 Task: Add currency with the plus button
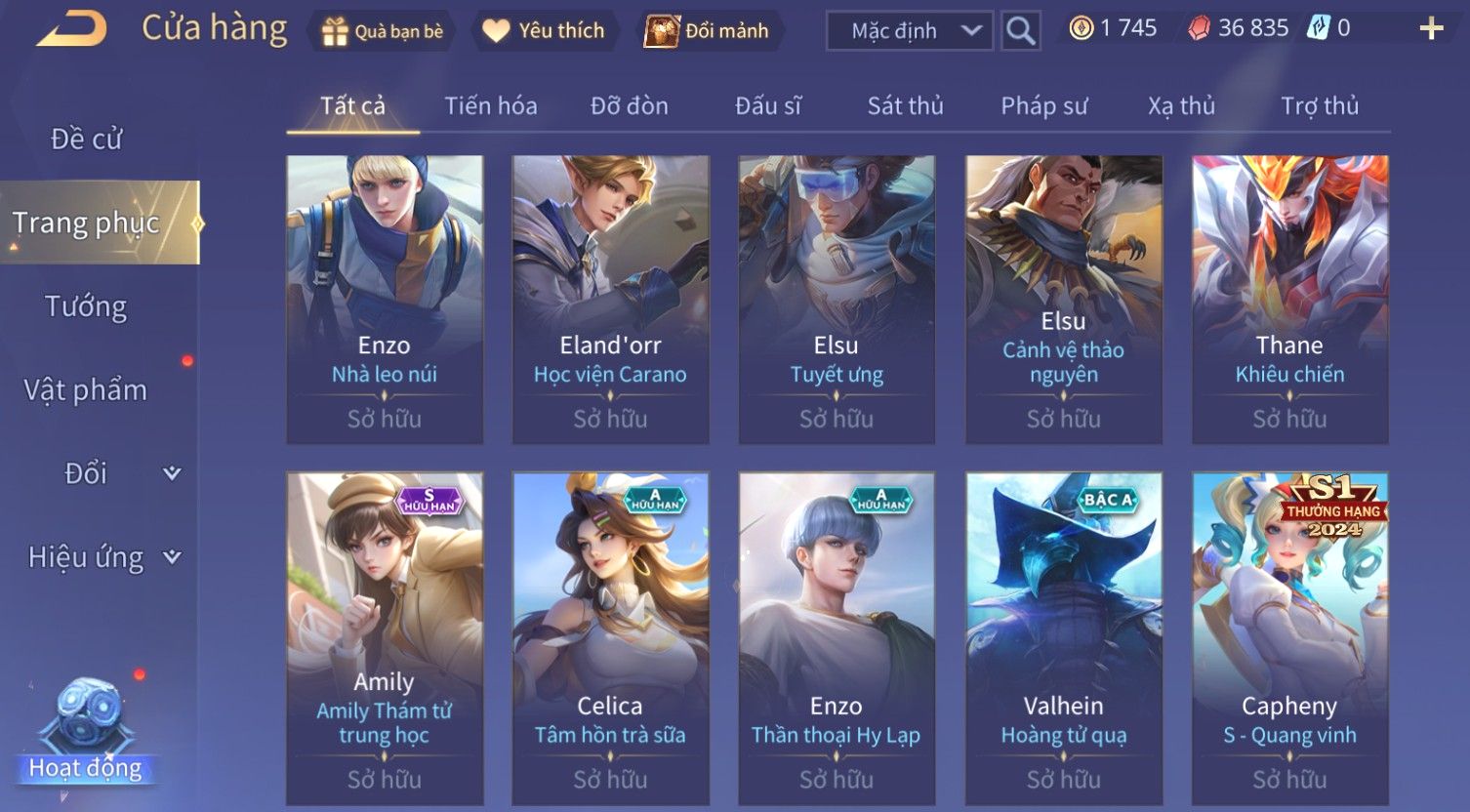coord(1430,29)
